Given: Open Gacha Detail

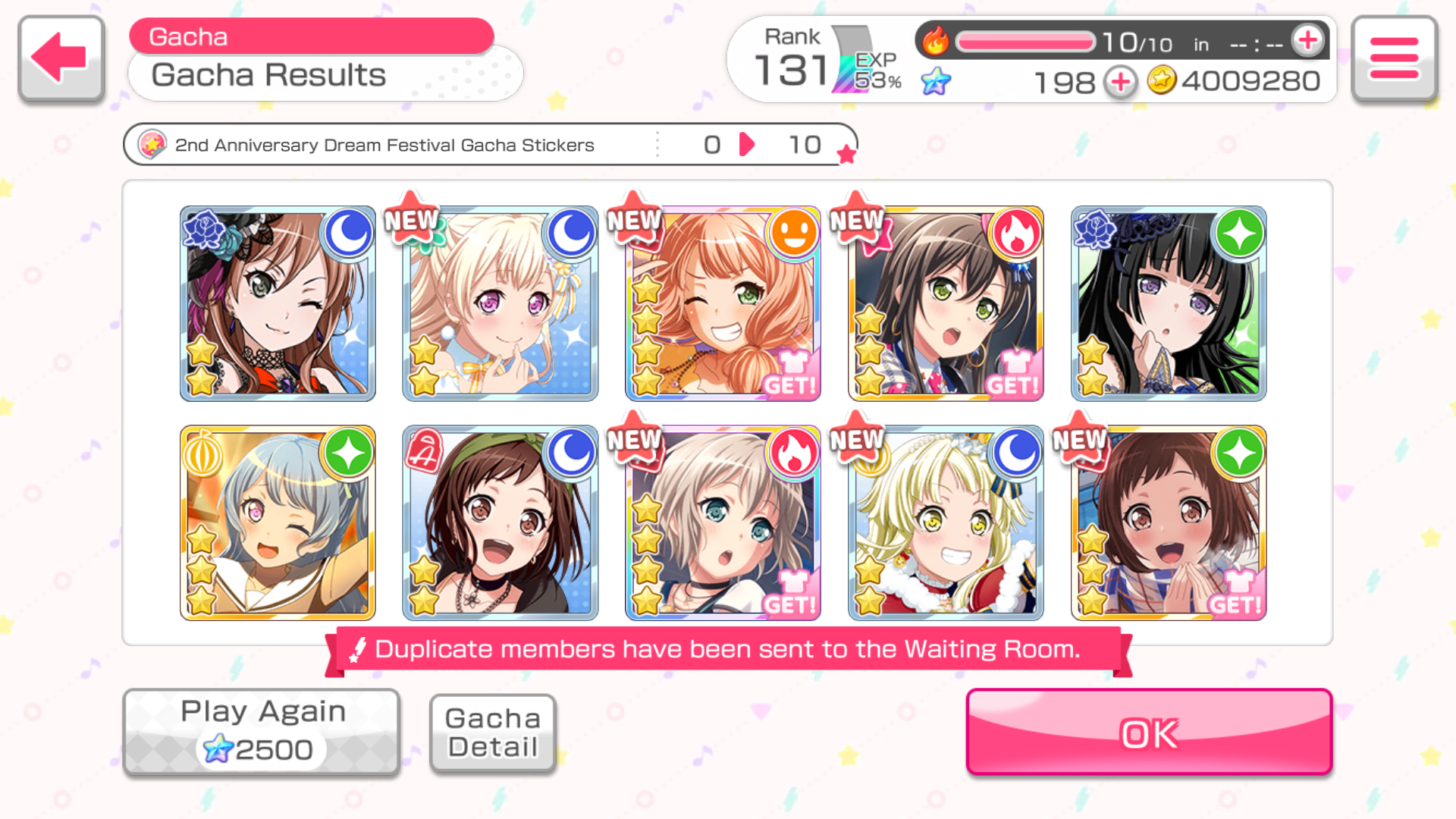Looking at the screenshot, I should click(x=493, y=733).
